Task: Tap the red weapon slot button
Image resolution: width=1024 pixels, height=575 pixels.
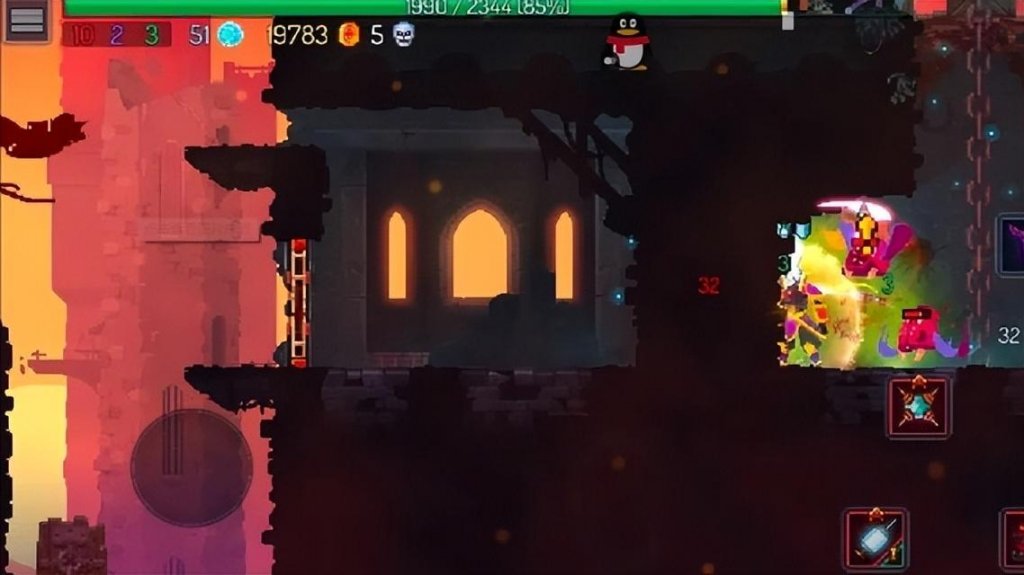Action: coord(1012,540)
